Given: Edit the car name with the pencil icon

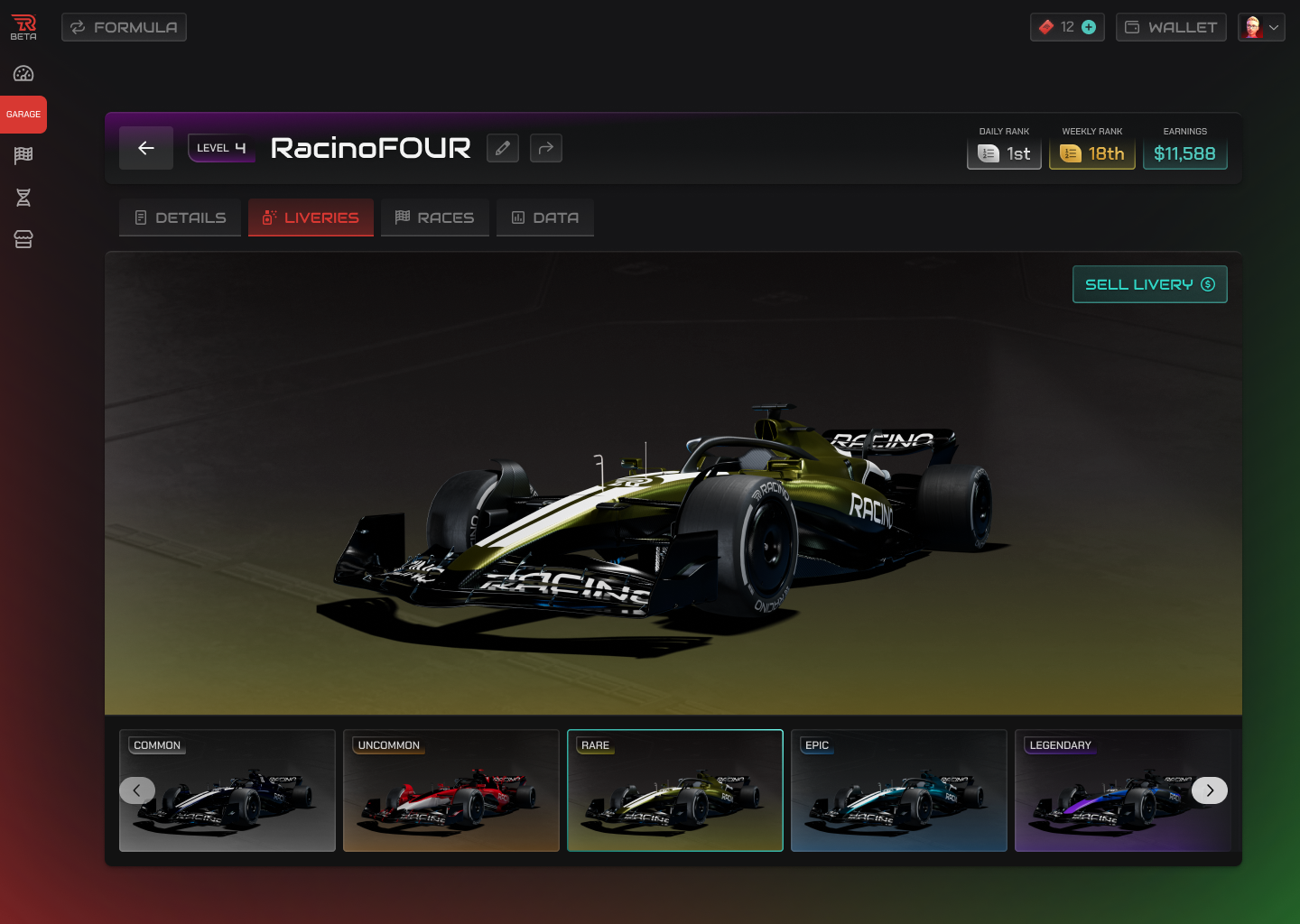Looking at the screenshot, I should [503, 148].
